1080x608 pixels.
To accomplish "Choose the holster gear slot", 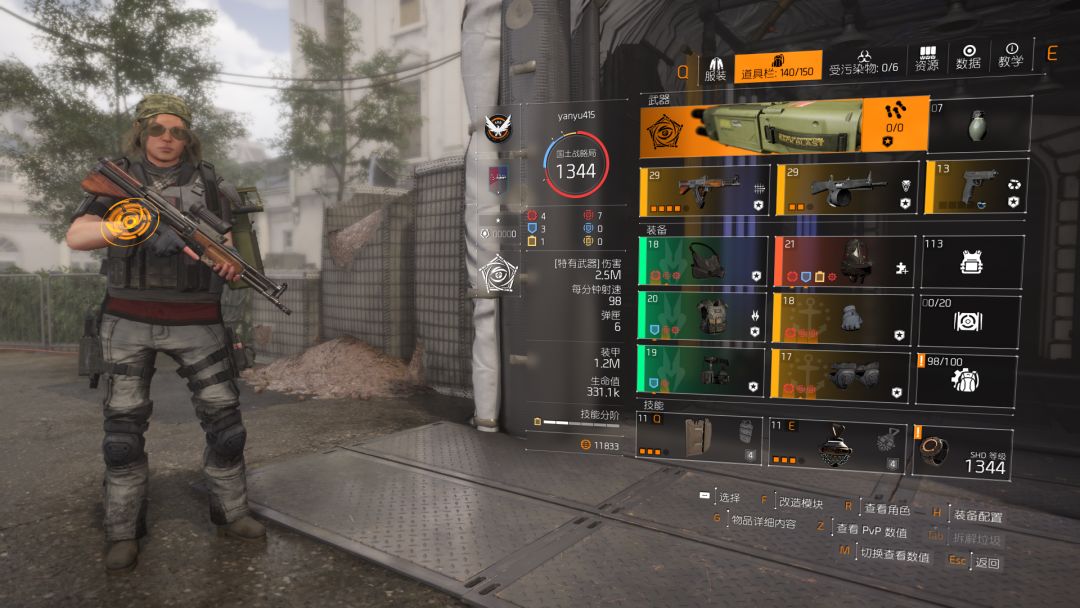I will pyautogui.click(x=704, y=372).
